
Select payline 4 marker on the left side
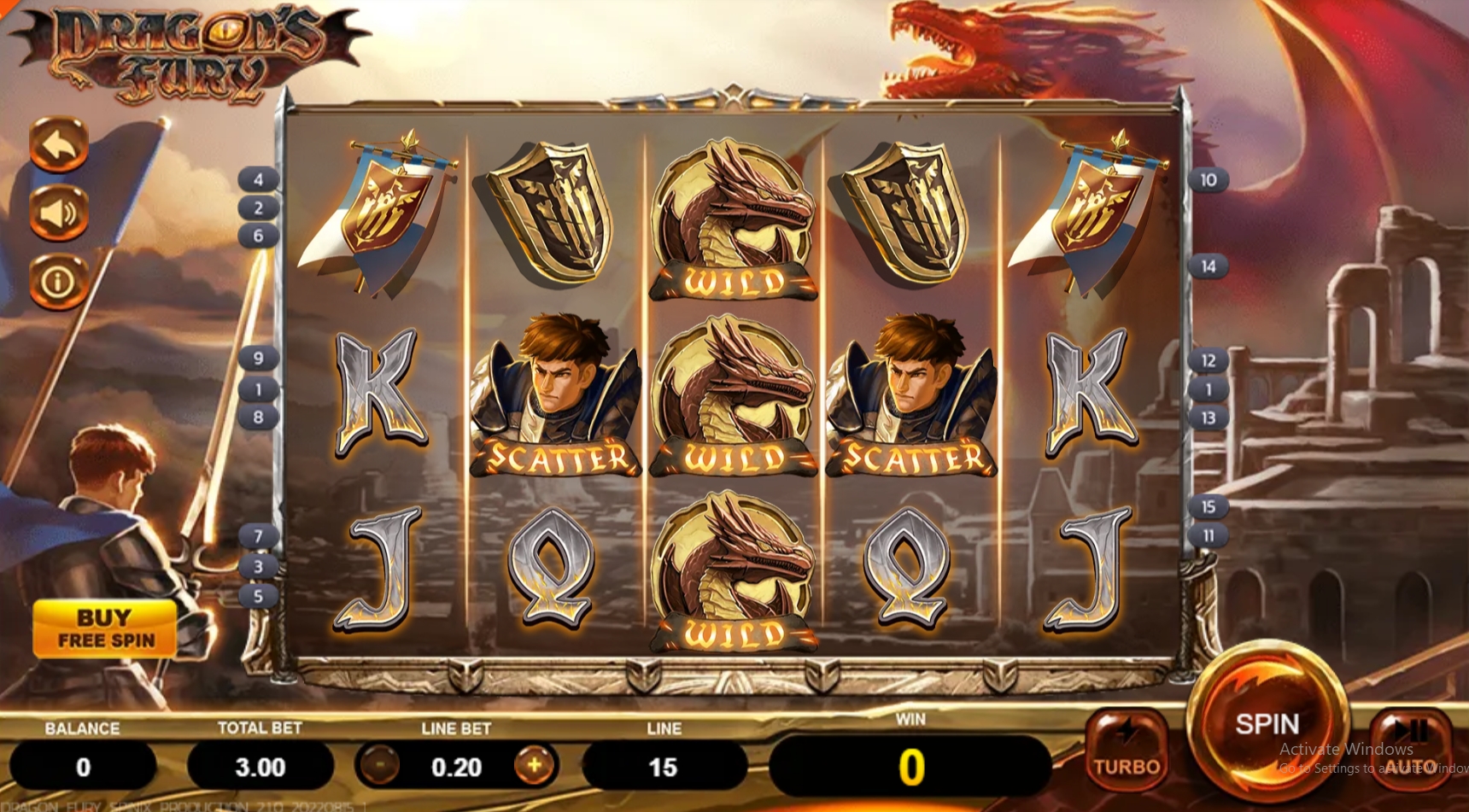point(259,180)
